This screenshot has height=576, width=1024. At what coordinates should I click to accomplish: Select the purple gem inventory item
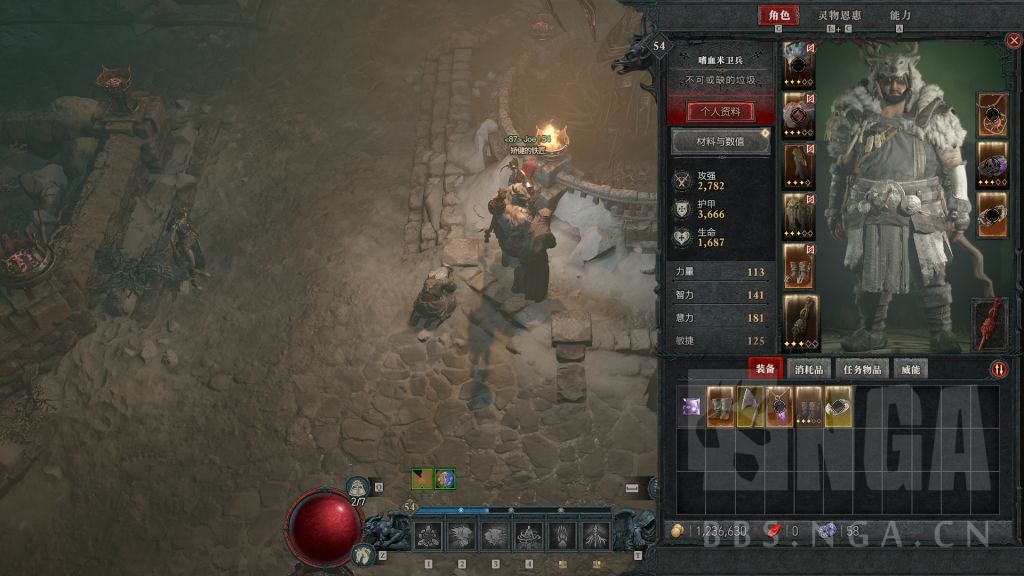point(691,407)
